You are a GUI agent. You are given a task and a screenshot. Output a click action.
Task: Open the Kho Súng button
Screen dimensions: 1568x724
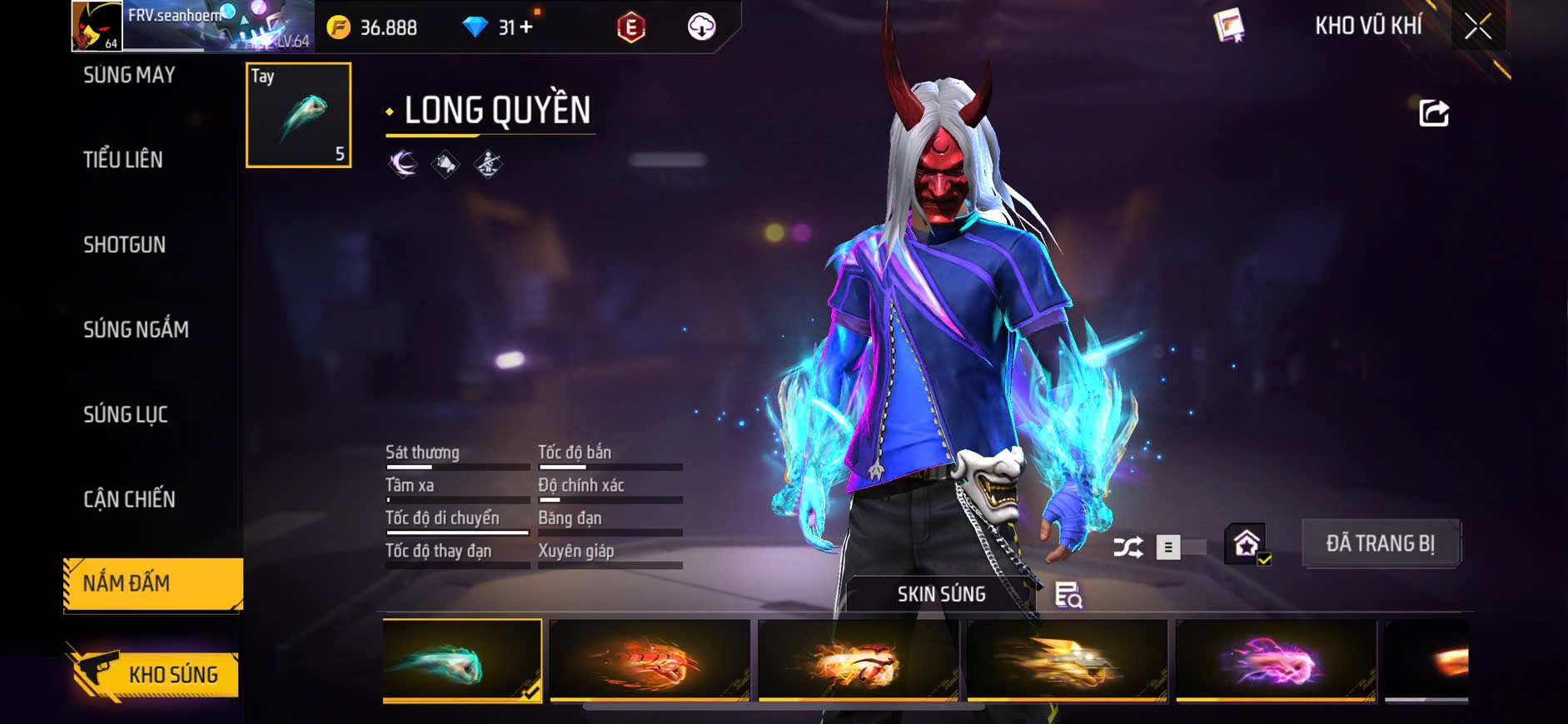(x=155, y=674)
